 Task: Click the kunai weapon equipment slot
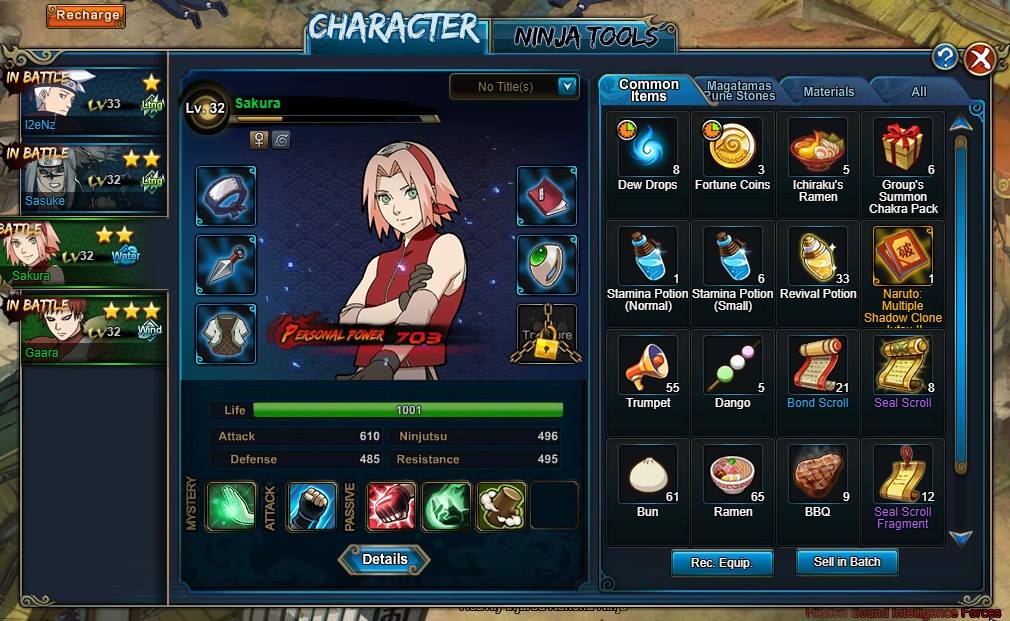coord(225,265)
